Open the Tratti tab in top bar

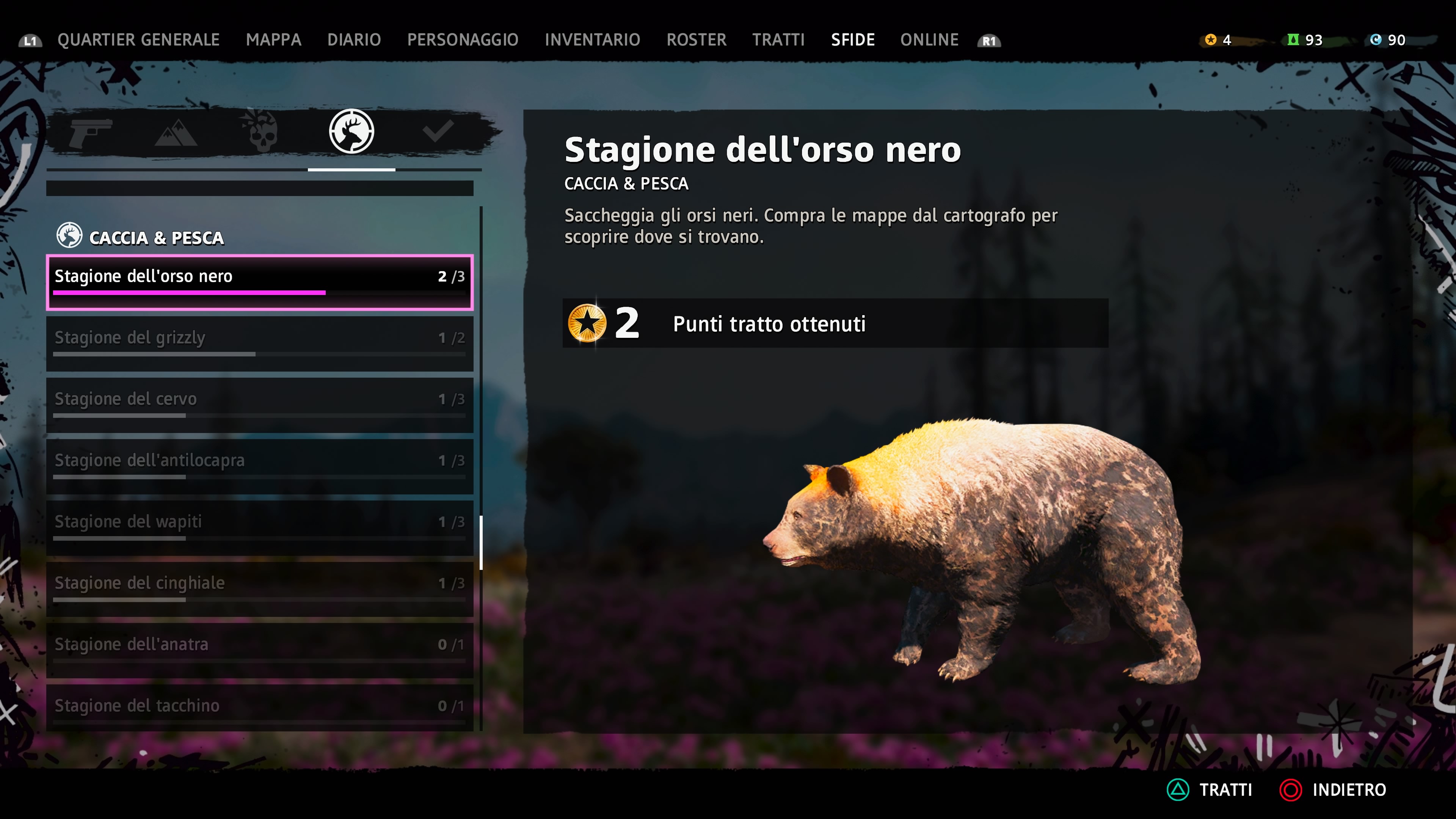click(778, 40)
